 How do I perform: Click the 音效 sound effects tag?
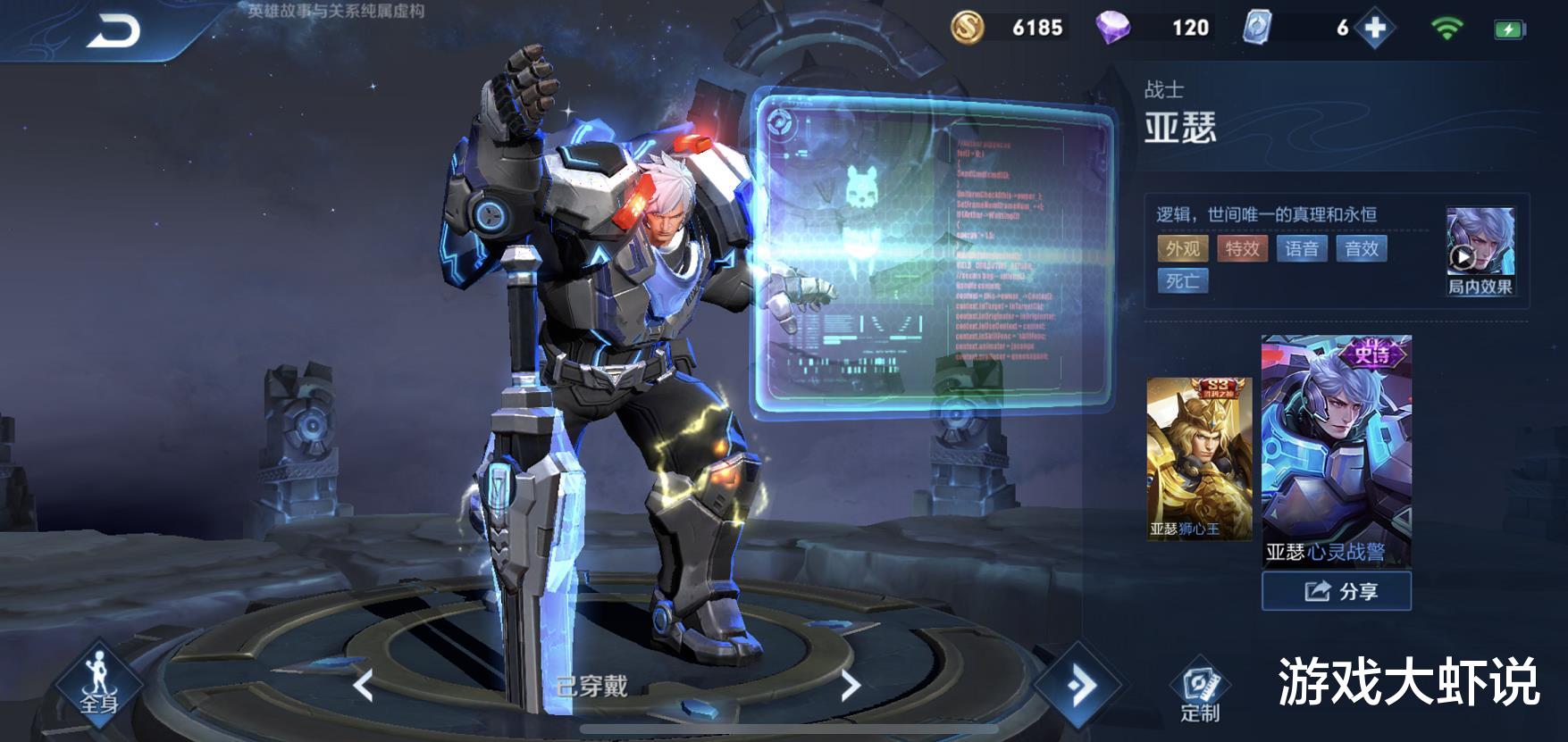1362,249
